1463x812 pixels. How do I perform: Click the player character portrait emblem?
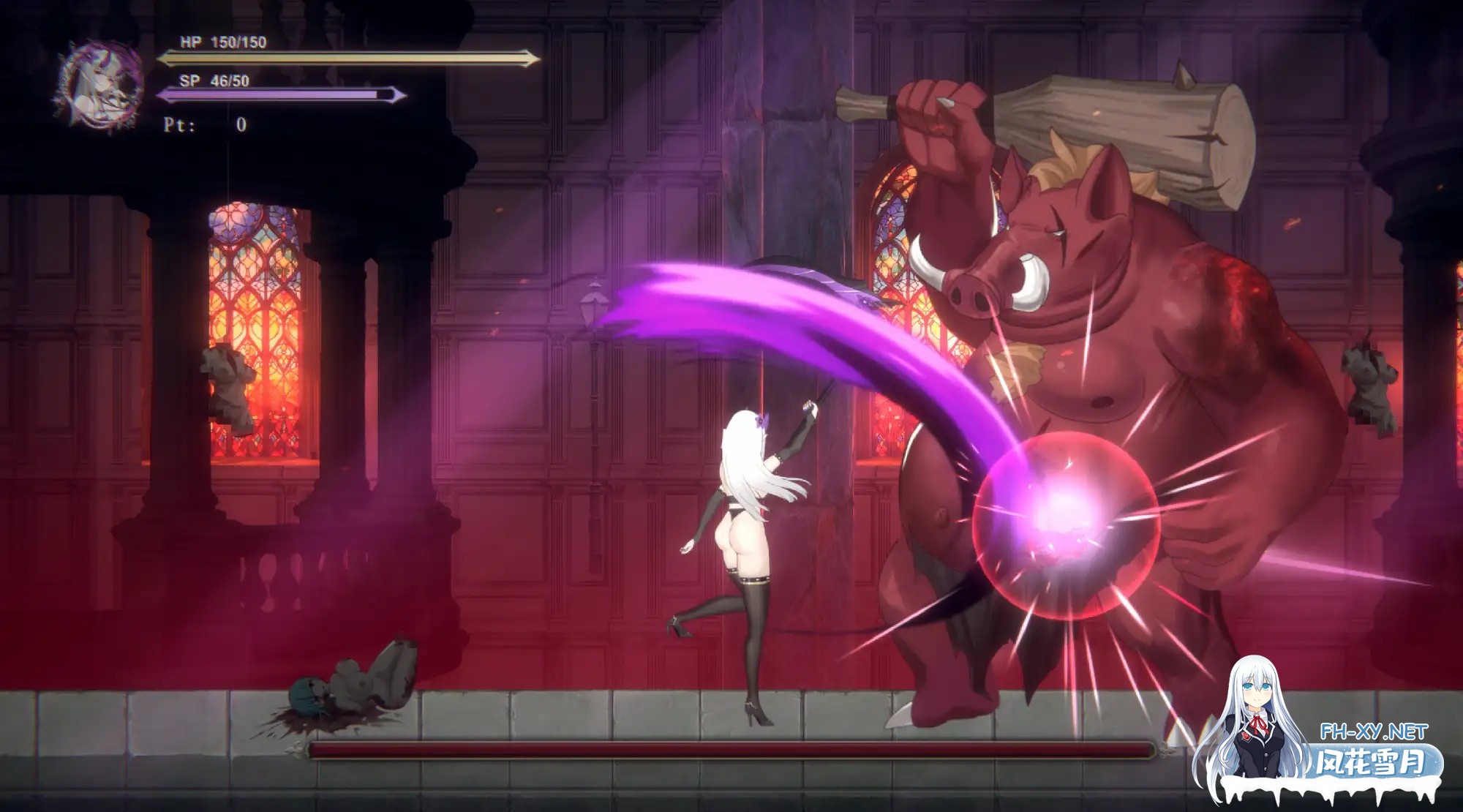(101, 86)
